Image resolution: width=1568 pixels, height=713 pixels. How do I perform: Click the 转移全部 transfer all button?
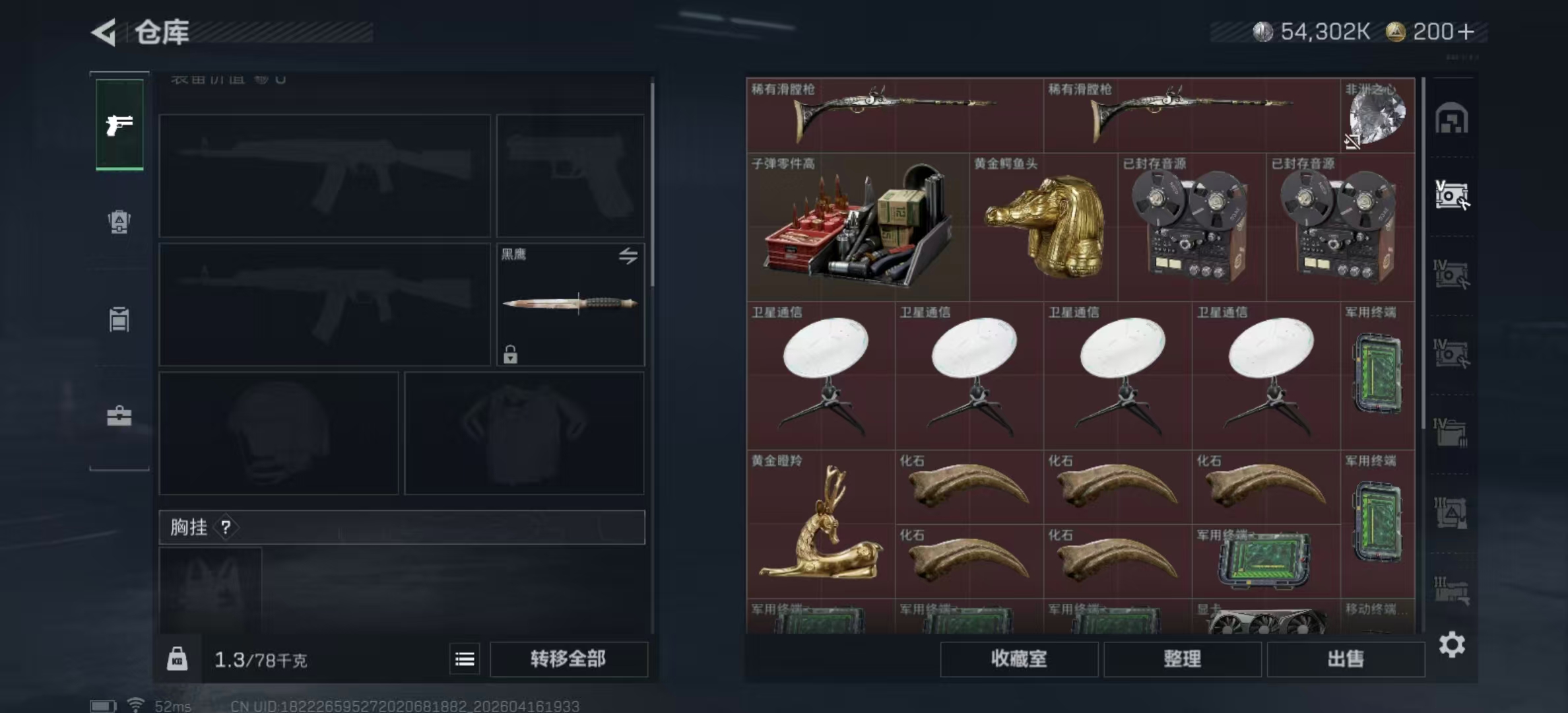569,659
